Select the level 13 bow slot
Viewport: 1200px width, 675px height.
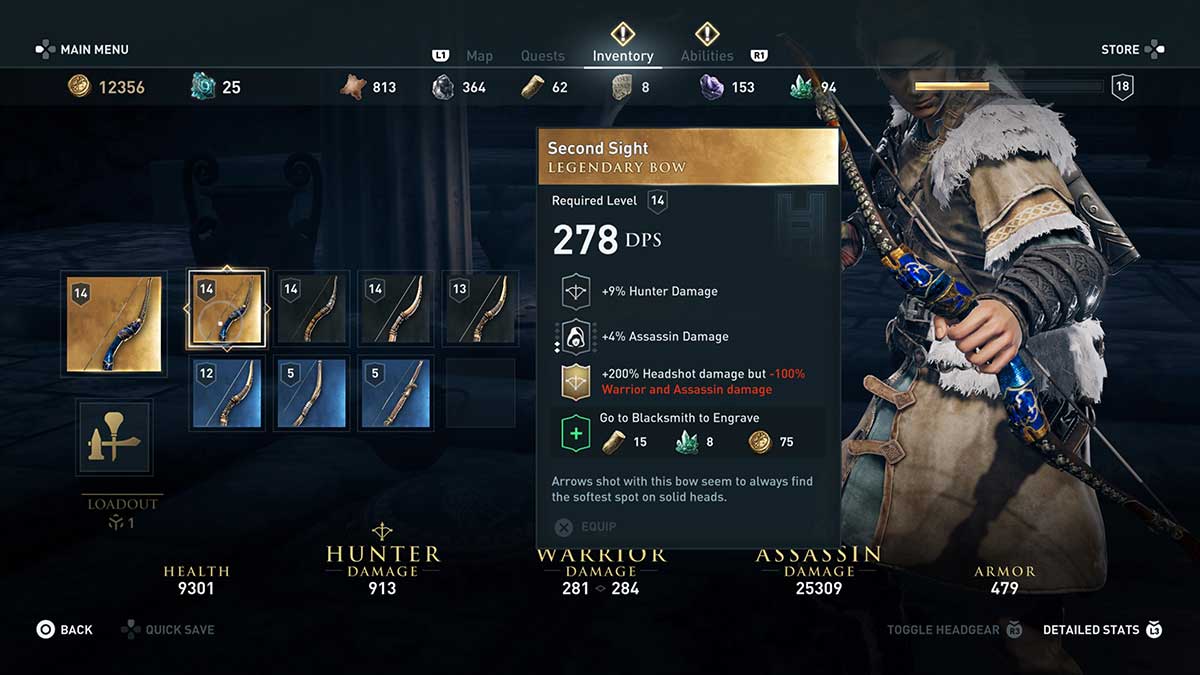coord(480,310)
